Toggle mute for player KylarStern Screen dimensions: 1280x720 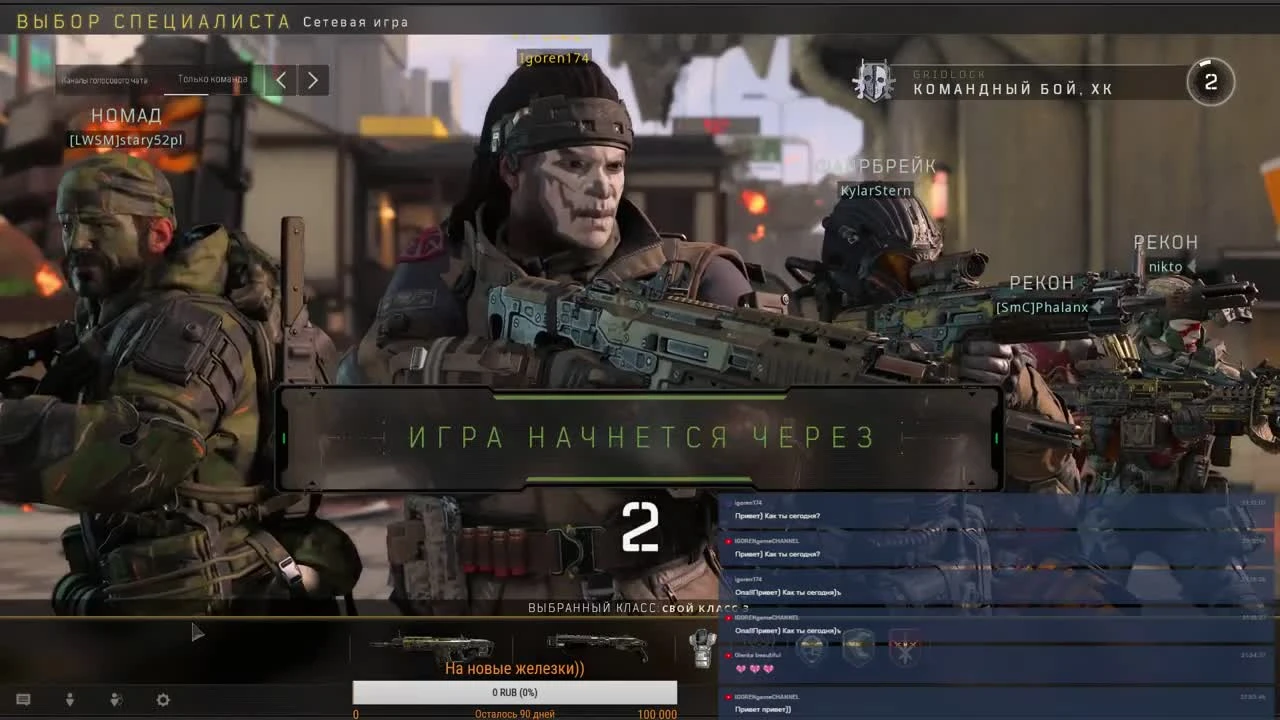874,190
